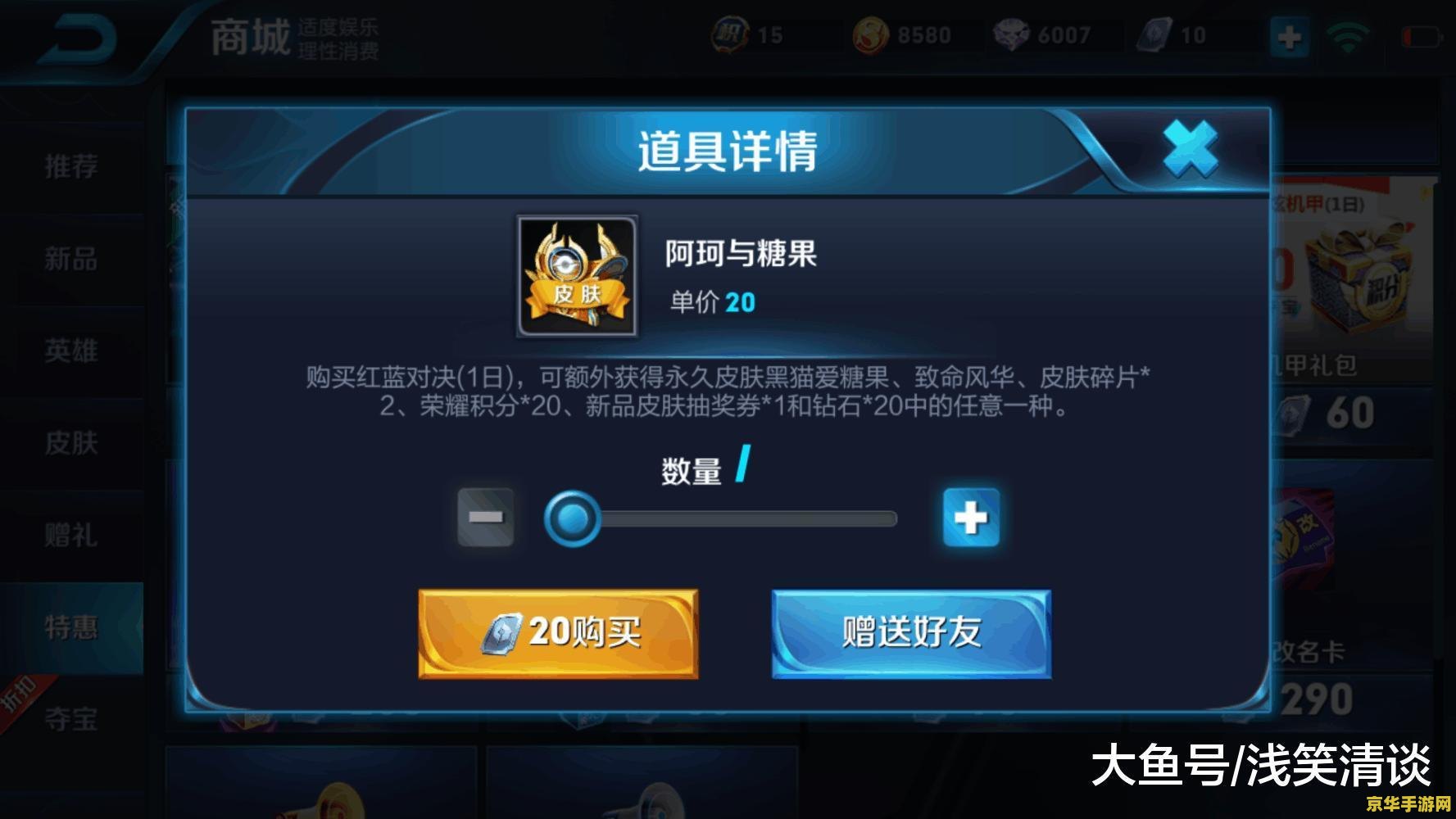Click the plus button to increase quantity
This screenshot has height=819, width=1456.
pyautogui.click(x=971, y=516)
